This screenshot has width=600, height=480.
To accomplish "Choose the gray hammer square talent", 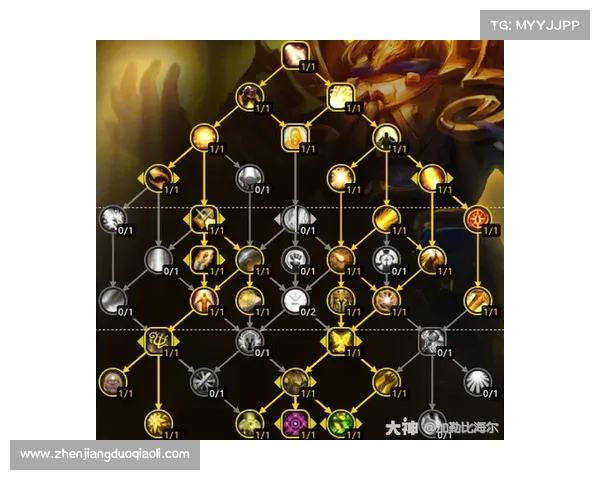I will (x=432, y=341).
